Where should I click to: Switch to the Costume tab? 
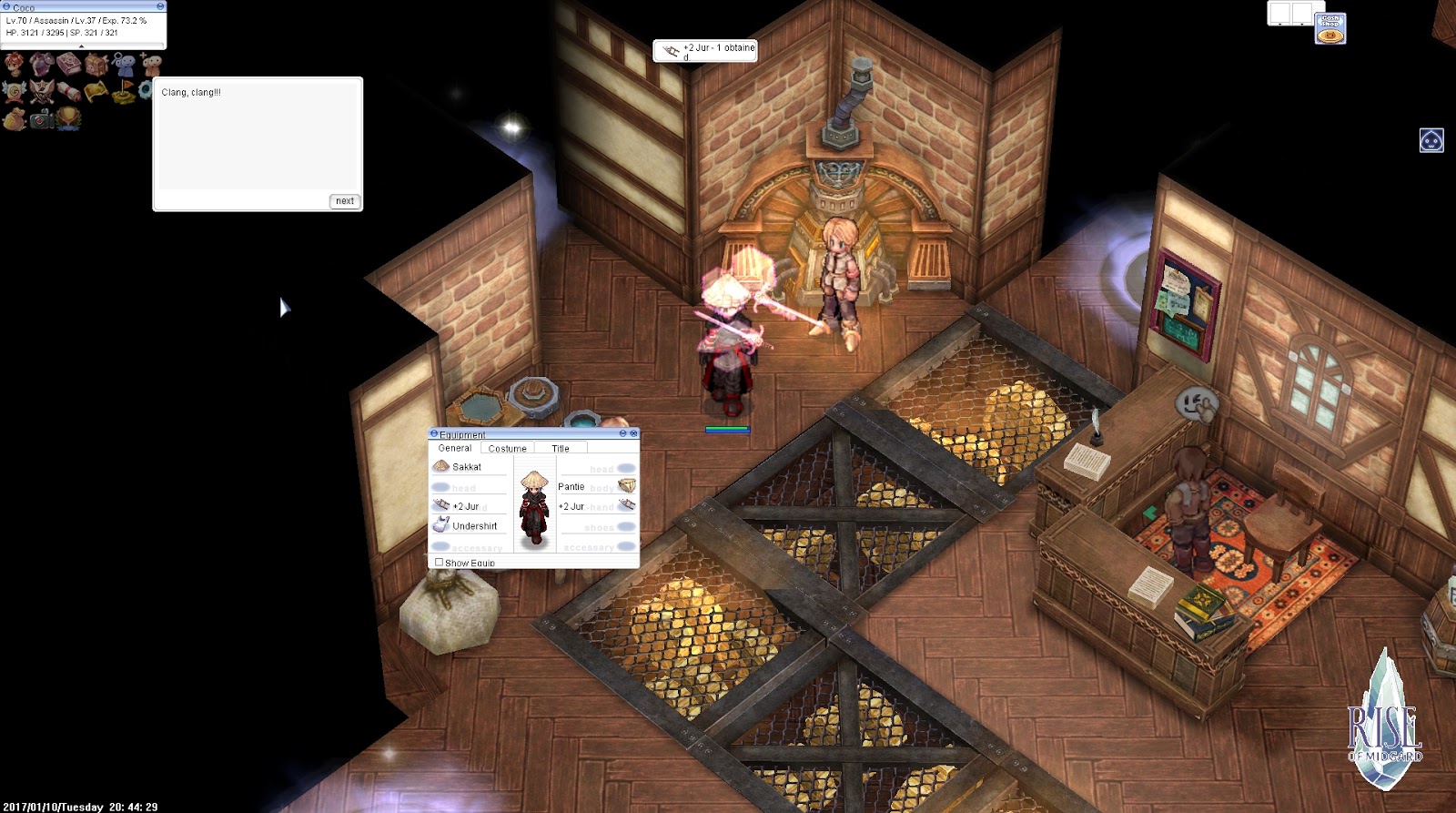[x=508, y=448]
